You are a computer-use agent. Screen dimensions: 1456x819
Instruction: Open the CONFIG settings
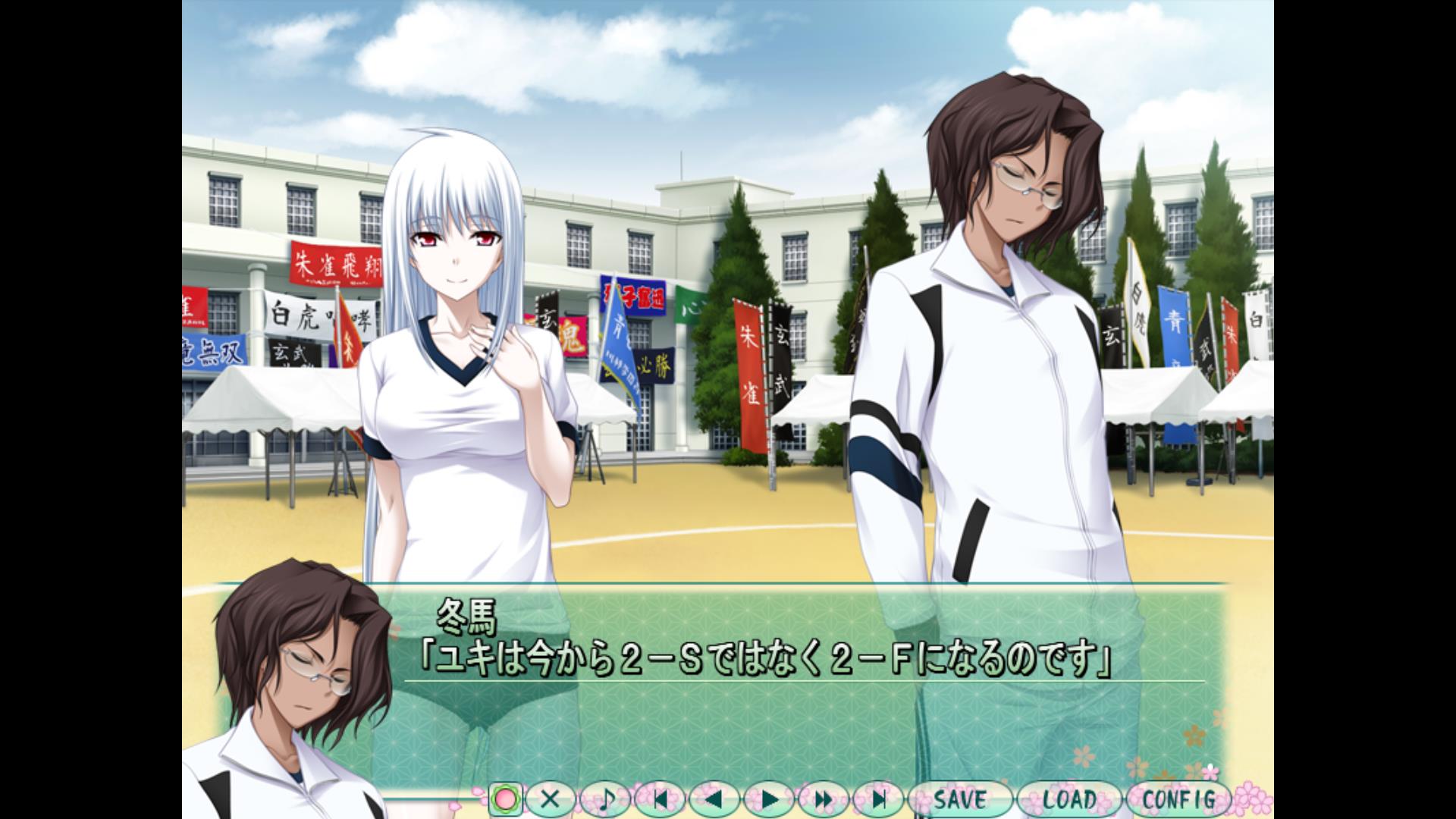tap(1178, 799)
